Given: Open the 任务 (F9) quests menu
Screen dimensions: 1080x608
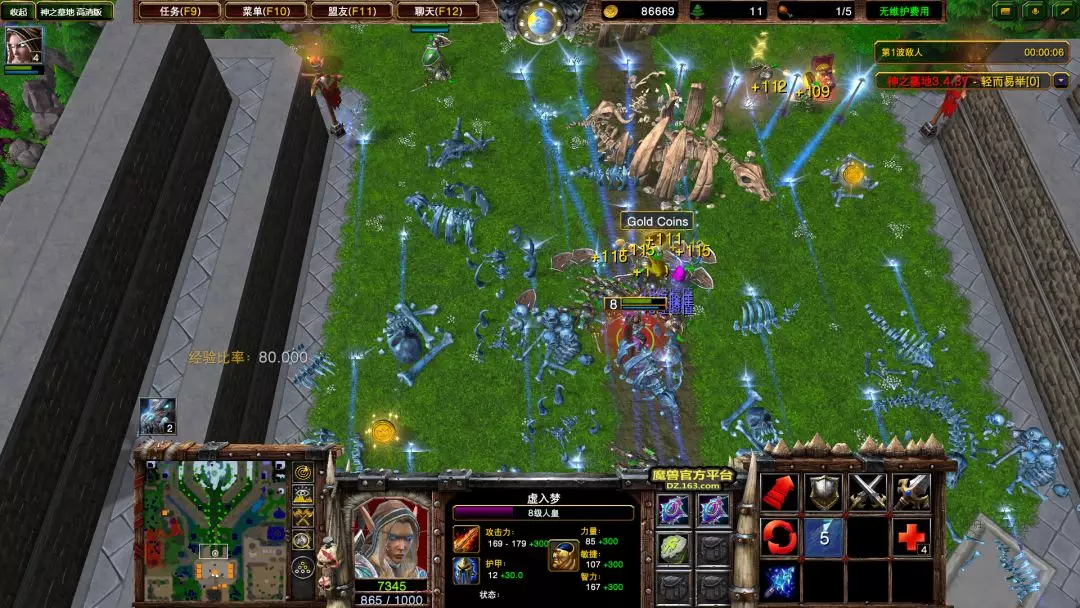Looking at the screenshot, I should click(x=176, y=11).
